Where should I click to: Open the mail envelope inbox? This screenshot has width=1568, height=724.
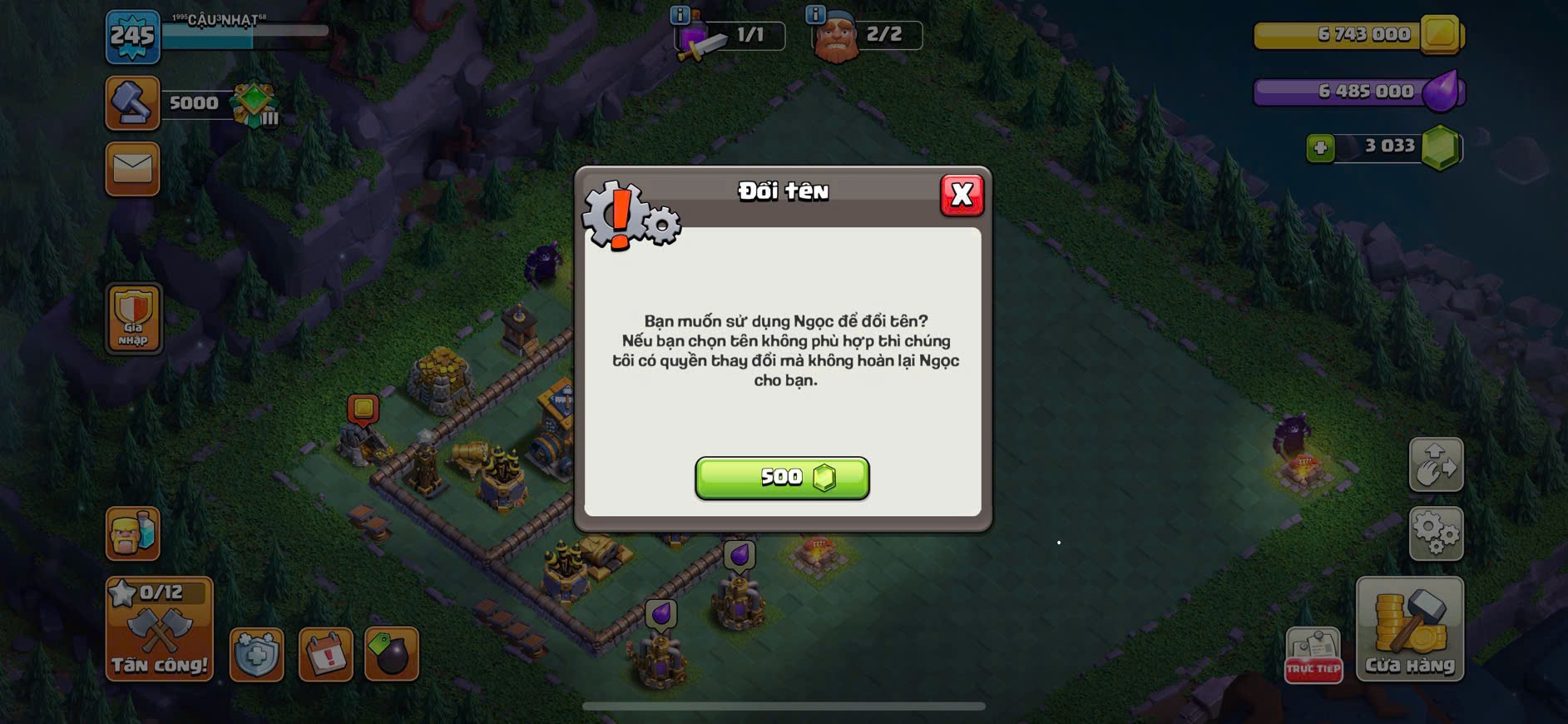132,169
